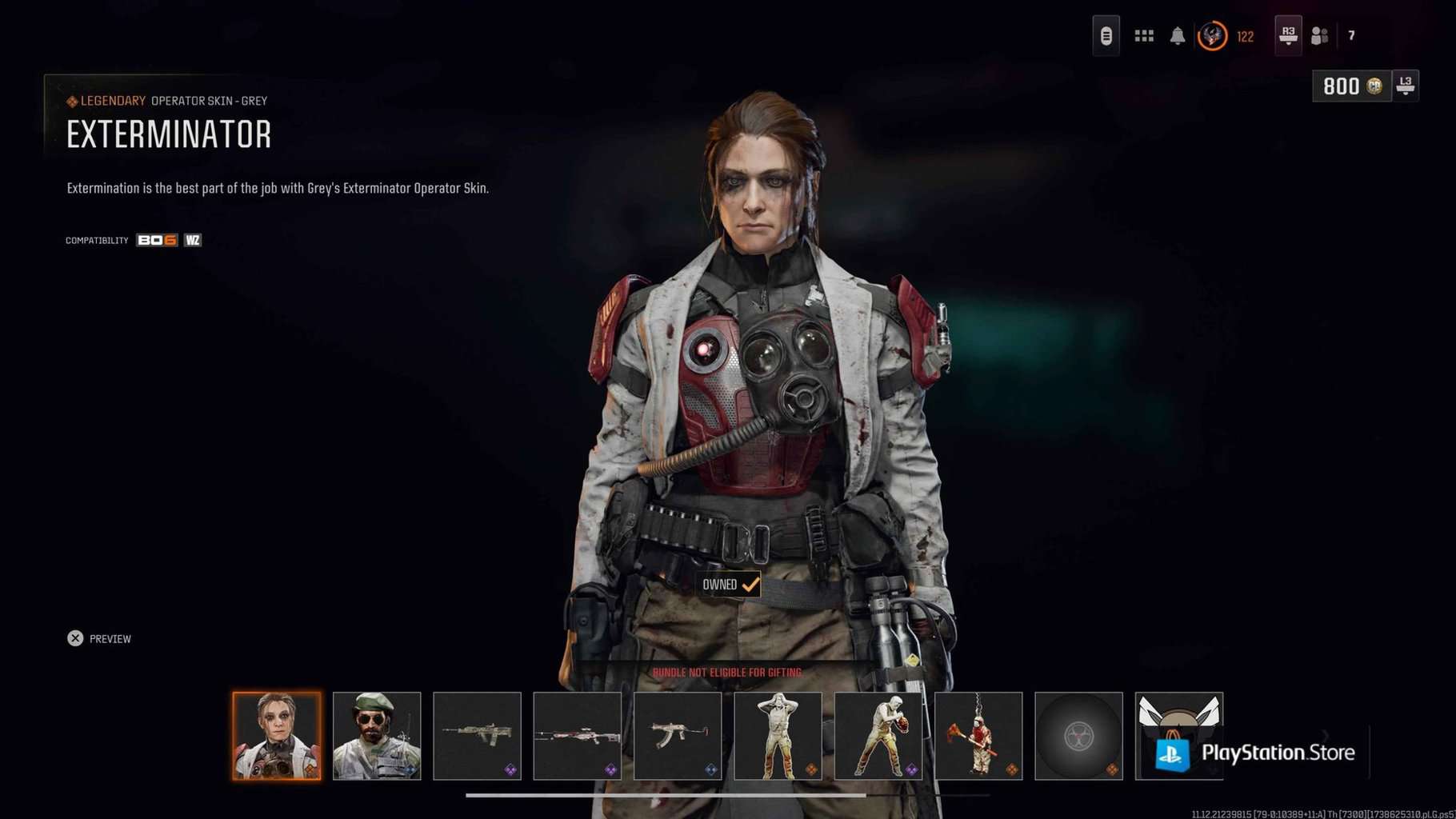Open the hanging axe weapon charm thumbnail

coord(978,736)
